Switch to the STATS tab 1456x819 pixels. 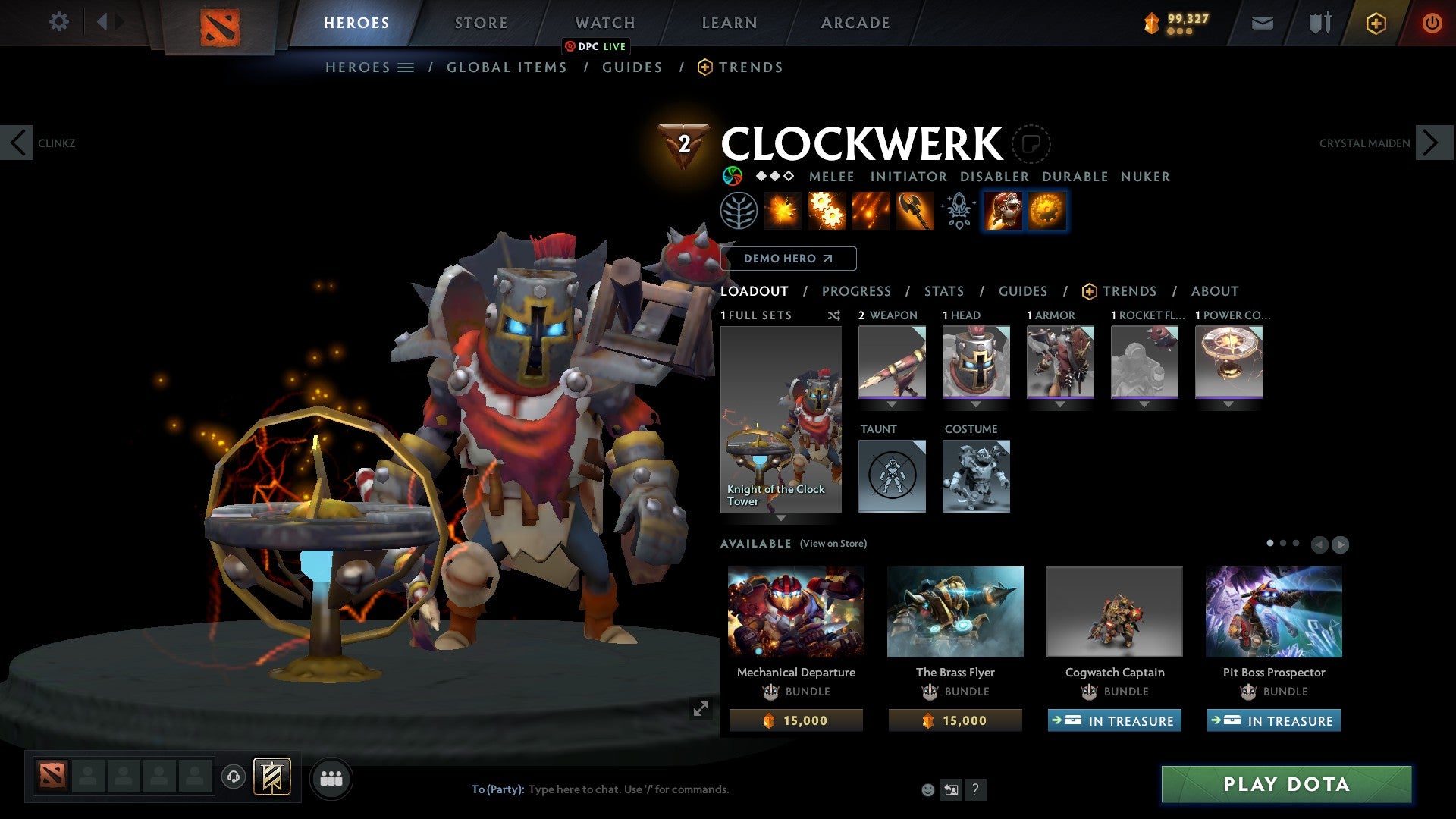(x=944, y=291)
